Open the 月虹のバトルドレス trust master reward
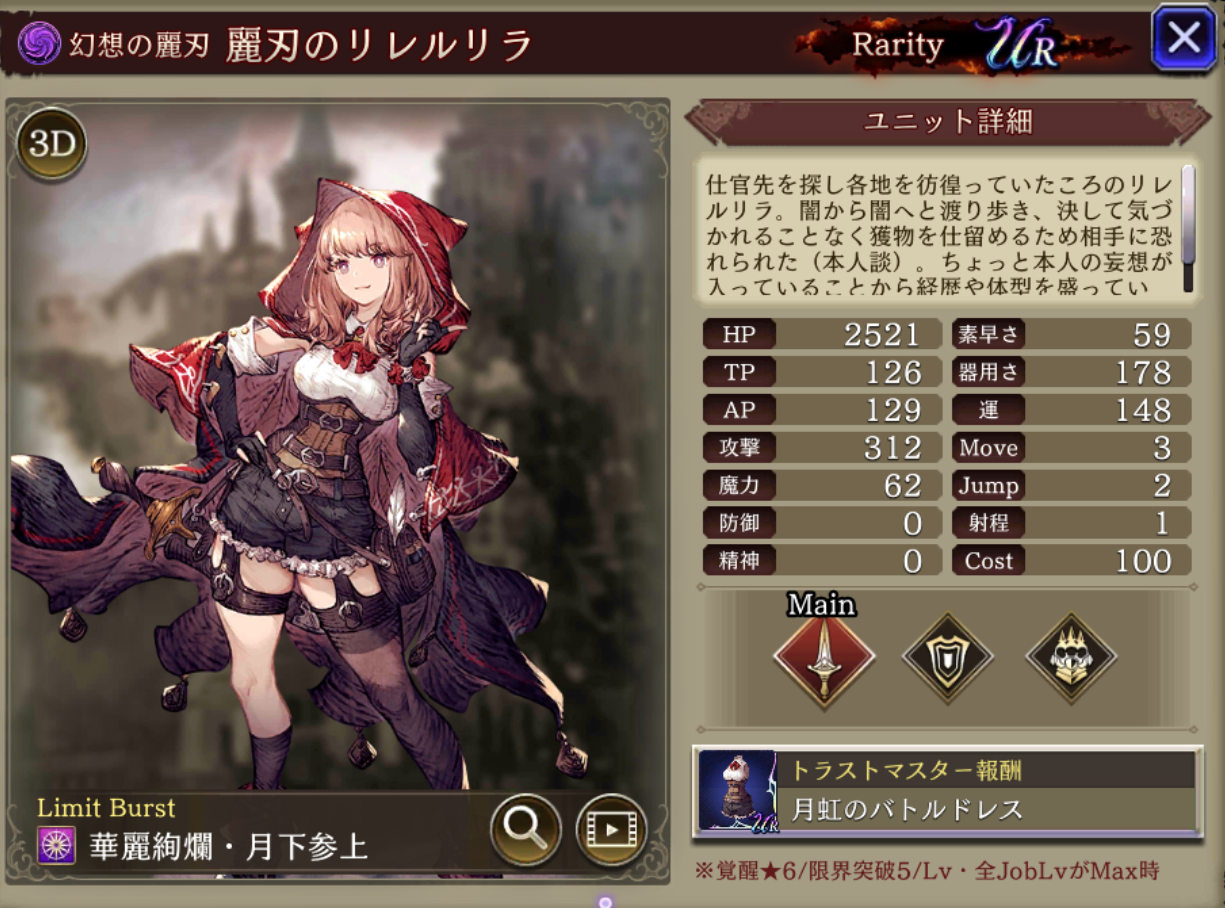 [x=946, y=792]
